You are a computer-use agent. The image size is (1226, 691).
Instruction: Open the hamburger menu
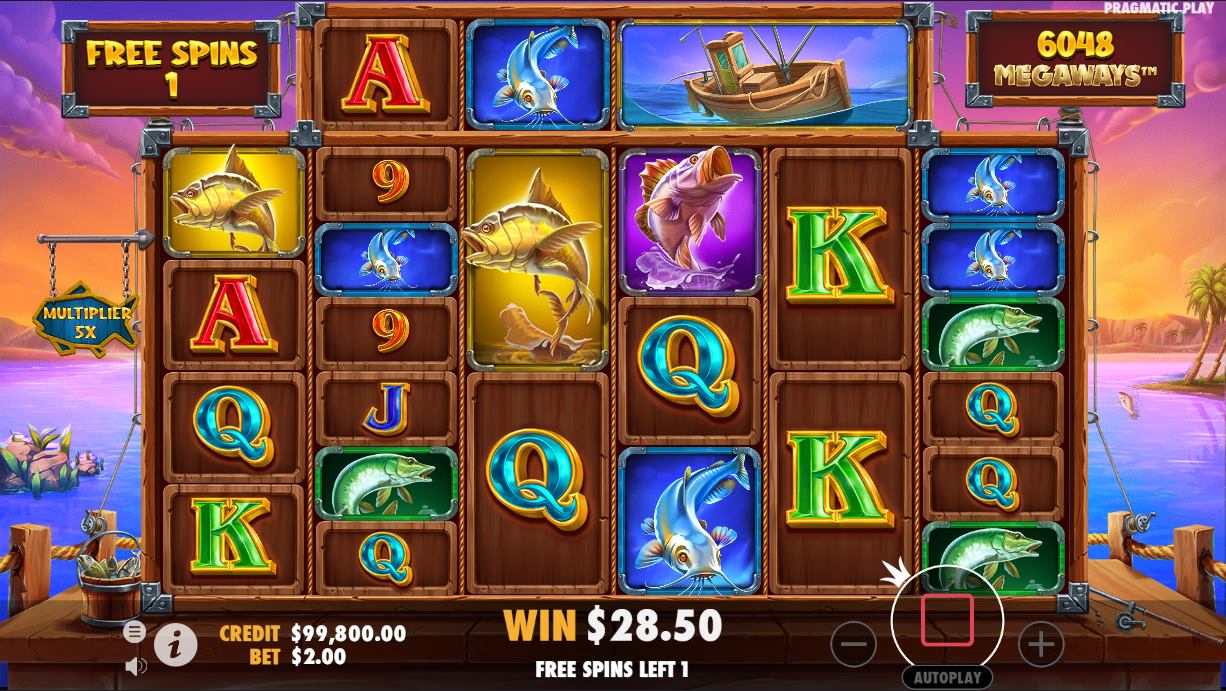pos(135,632)
